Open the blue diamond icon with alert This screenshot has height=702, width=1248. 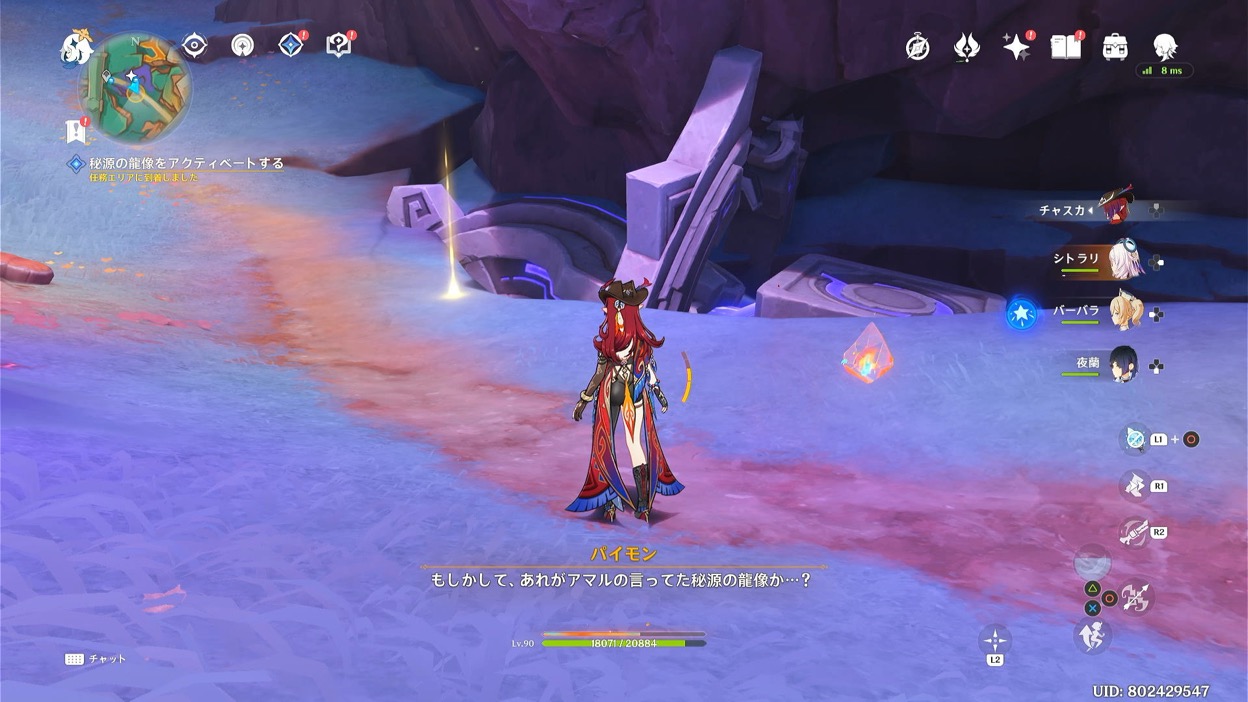[x=291, y=45]
